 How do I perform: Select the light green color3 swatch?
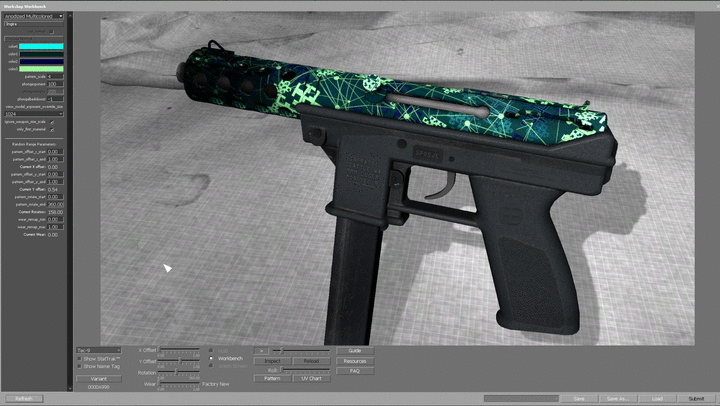[x=42, y=68]
